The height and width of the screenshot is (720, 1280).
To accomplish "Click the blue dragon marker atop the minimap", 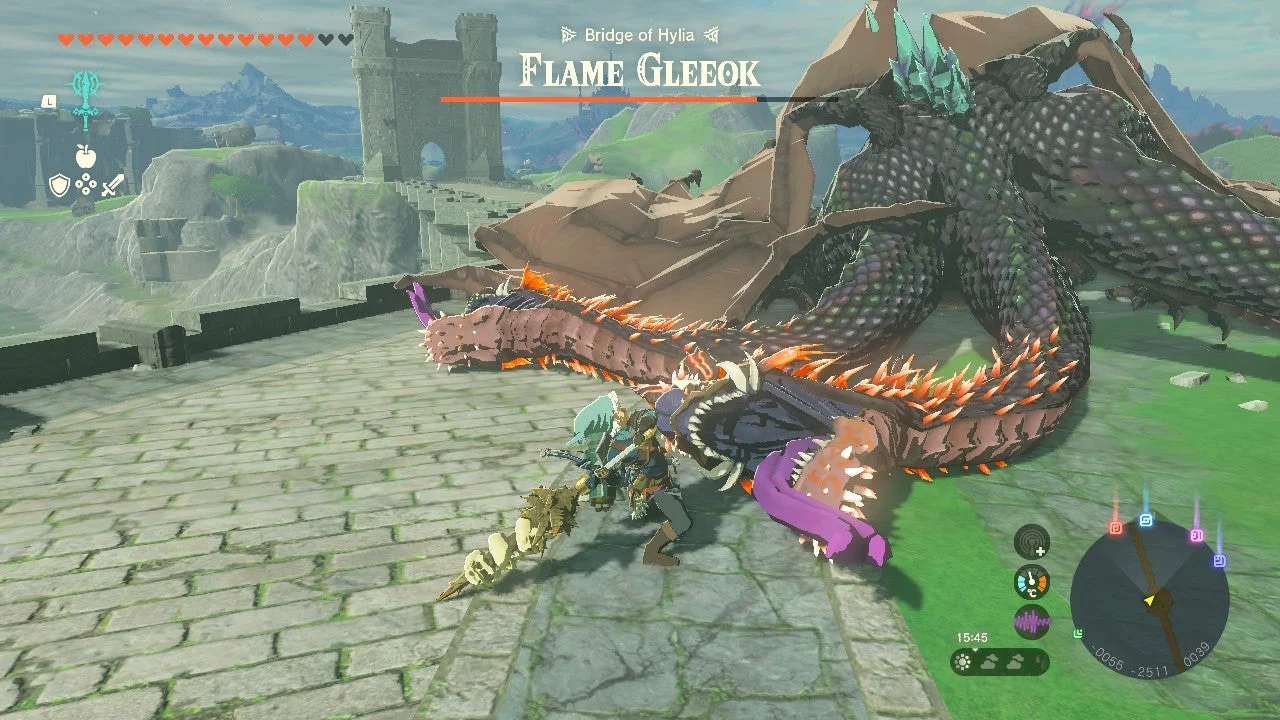I will point(1146,518).
